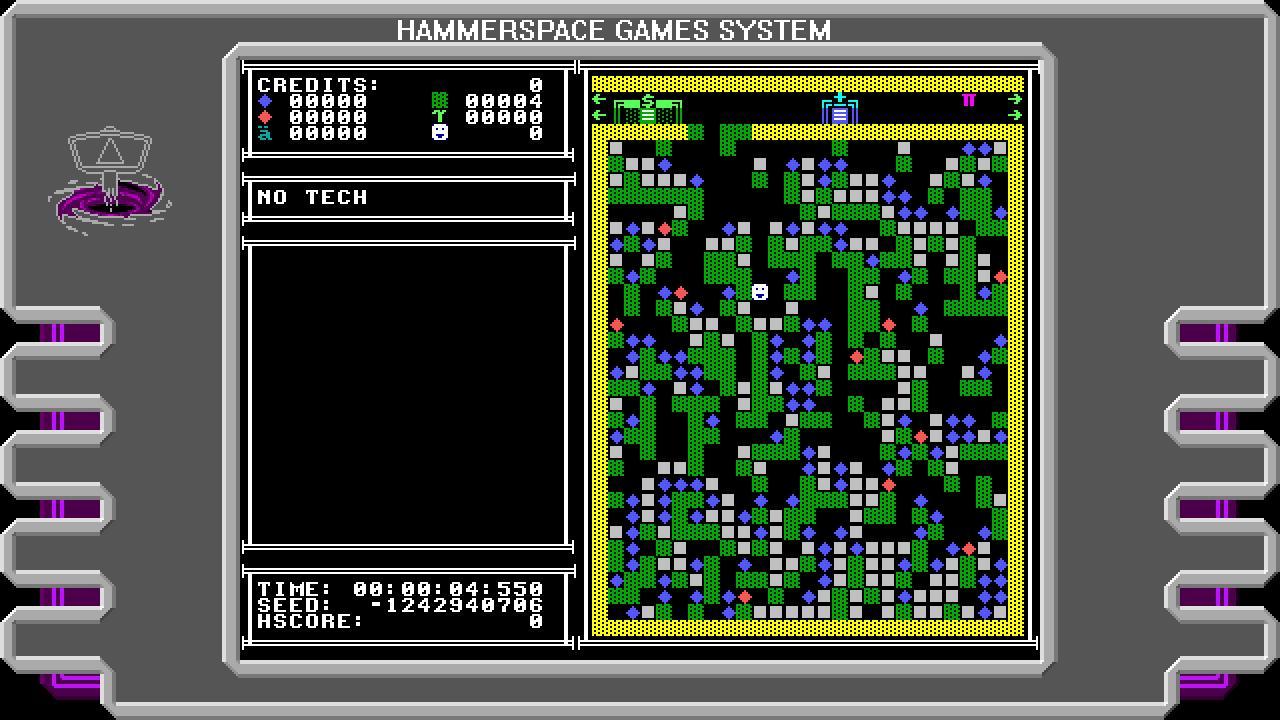Click the cyan plus-sign hospital building

click(840, 110)
